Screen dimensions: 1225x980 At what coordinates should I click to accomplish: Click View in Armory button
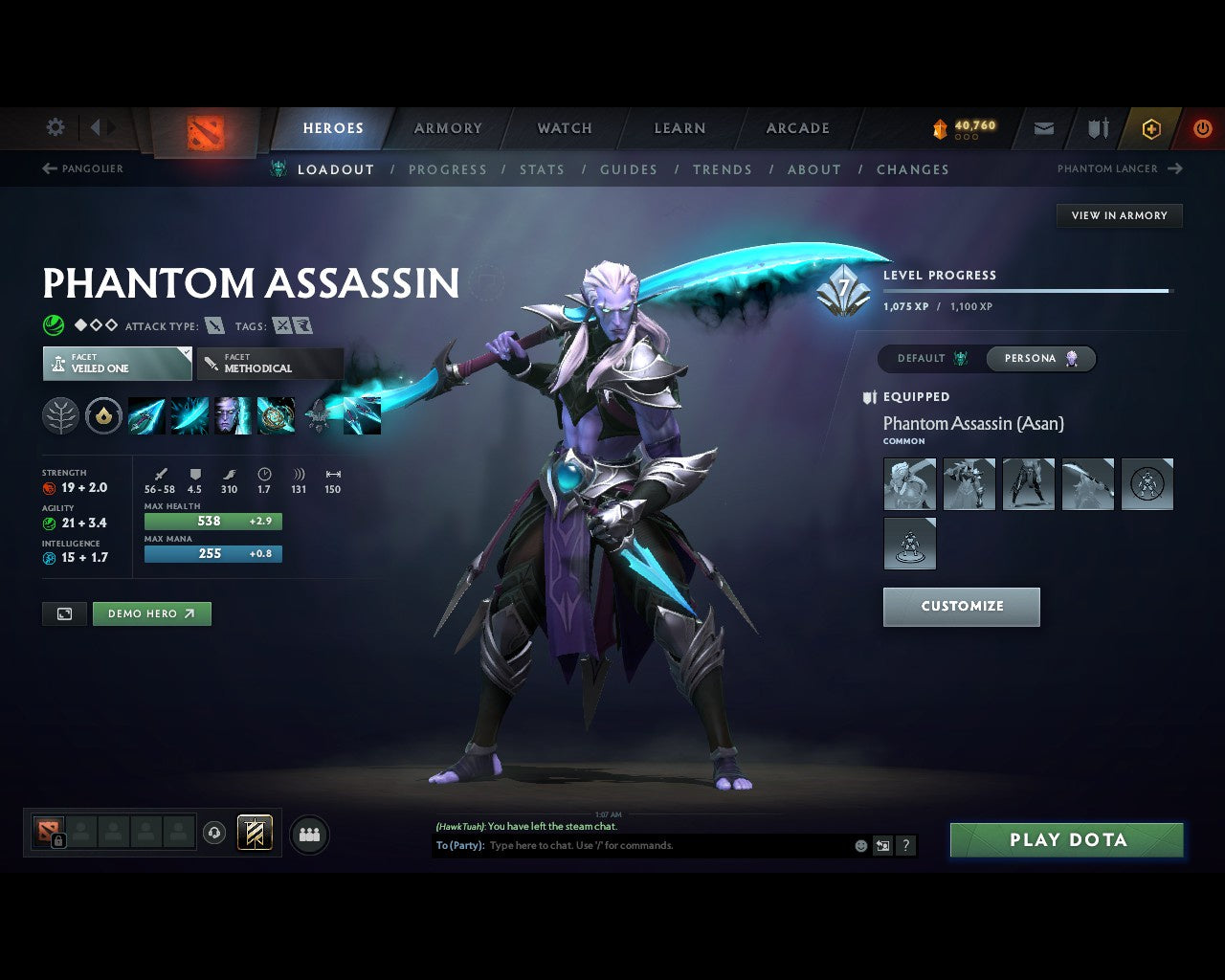(x=1119, y=215)
